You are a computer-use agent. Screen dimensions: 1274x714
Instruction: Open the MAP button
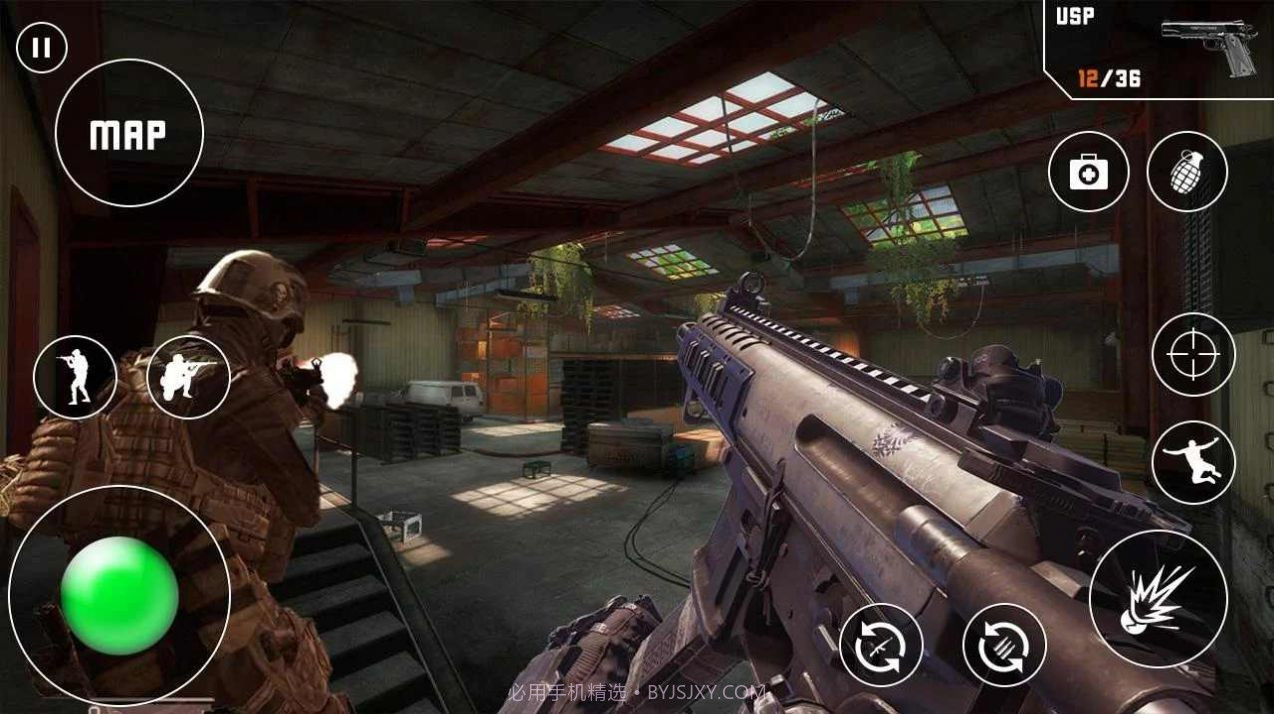click(x=129, y=134)
